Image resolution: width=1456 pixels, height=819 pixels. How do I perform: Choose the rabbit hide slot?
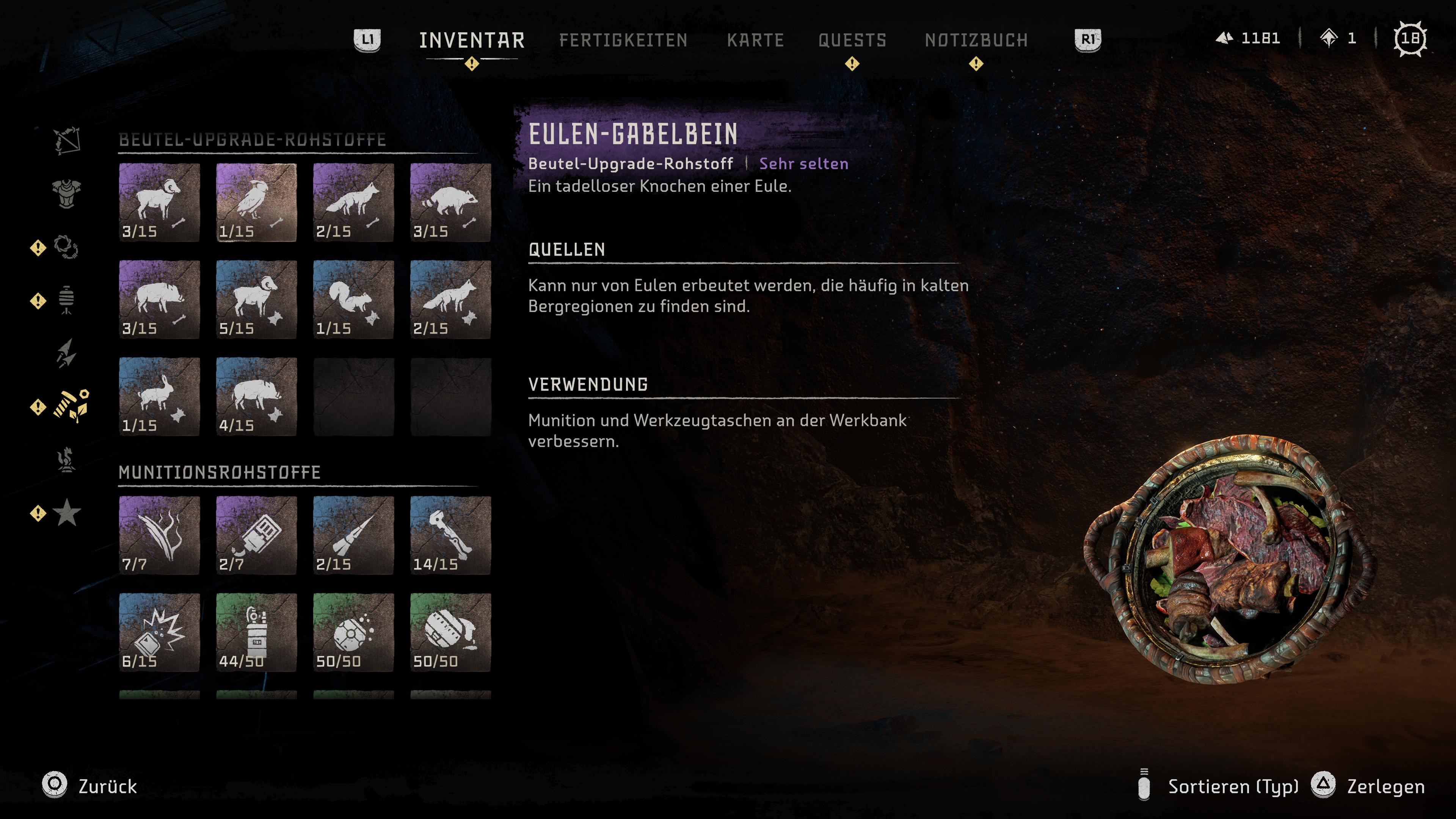click(x=159, y=397)
